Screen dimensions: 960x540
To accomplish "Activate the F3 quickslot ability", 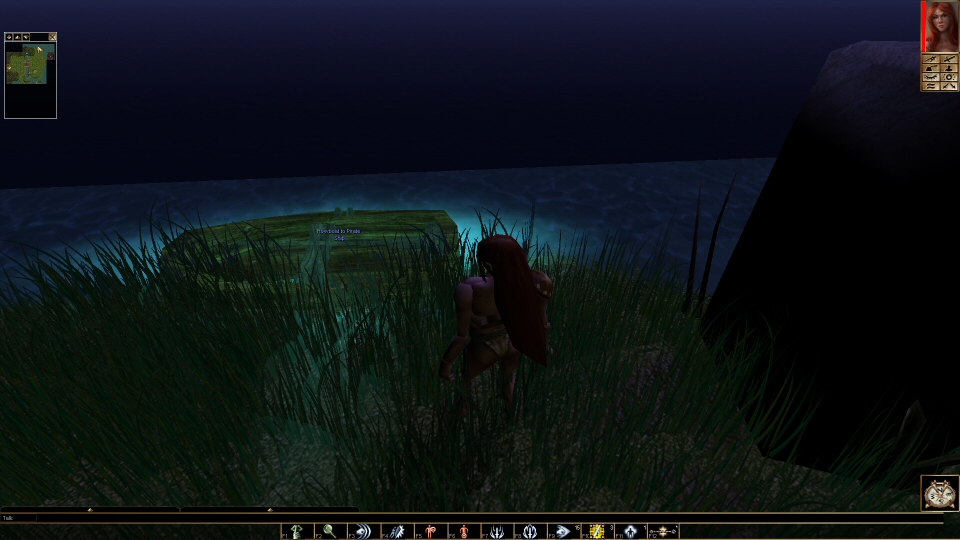I will click(364, 531).
